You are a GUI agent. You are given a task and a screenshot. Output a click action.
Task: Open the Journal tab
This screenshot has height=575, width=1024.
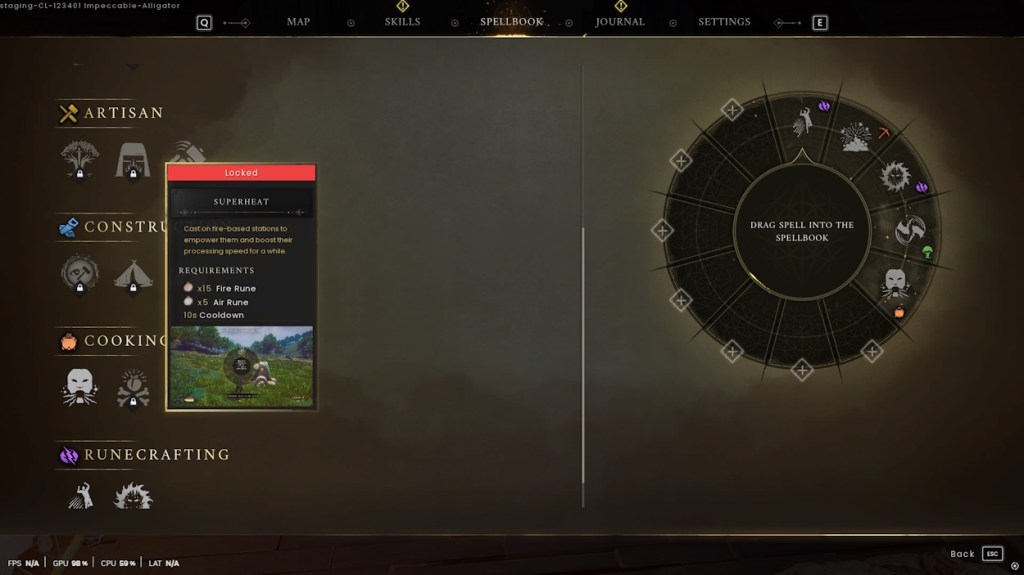(x=620, y=22)
